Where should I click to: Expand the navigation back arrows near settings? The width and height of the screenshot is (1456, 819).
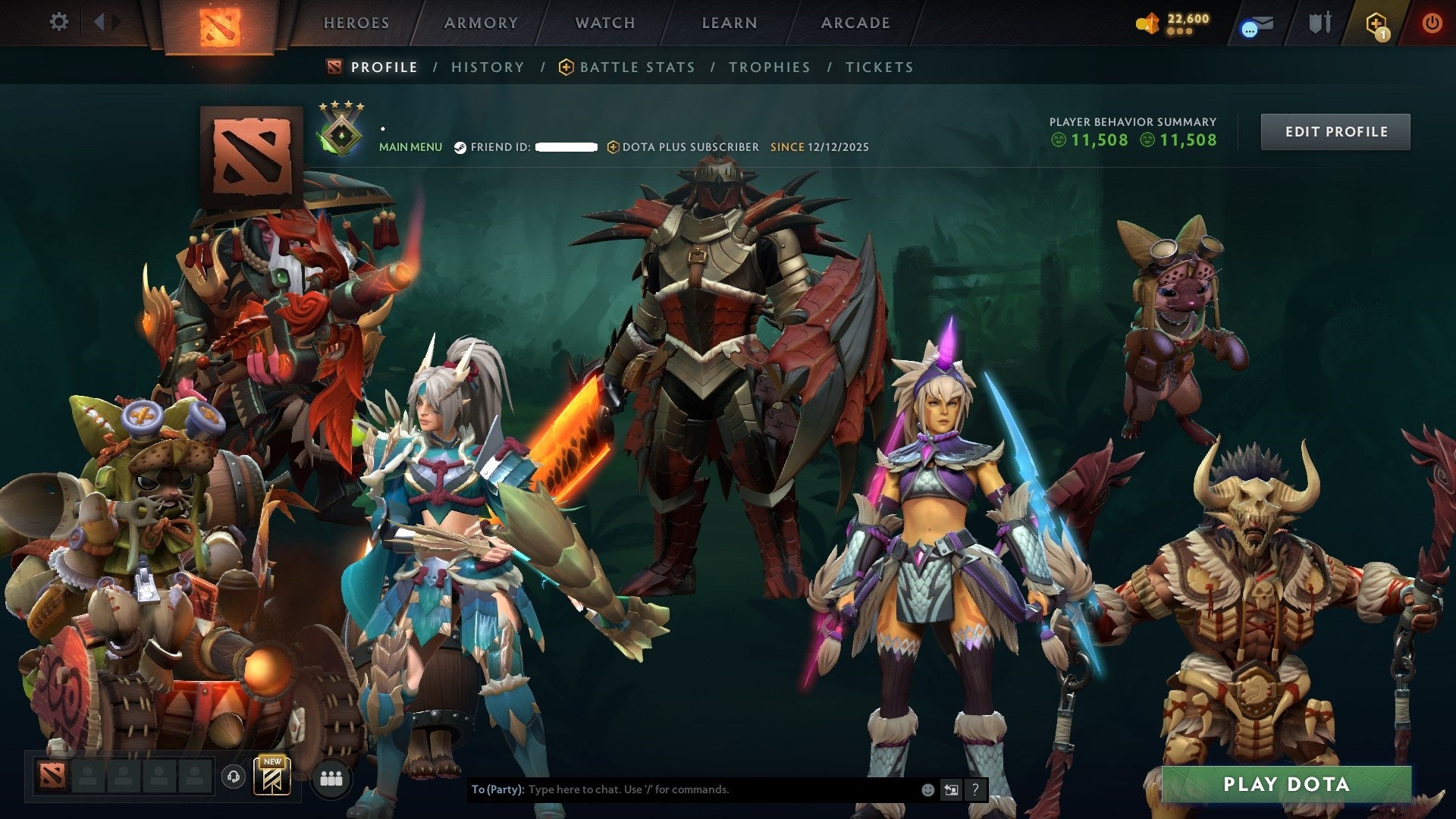tap(105, 22)
